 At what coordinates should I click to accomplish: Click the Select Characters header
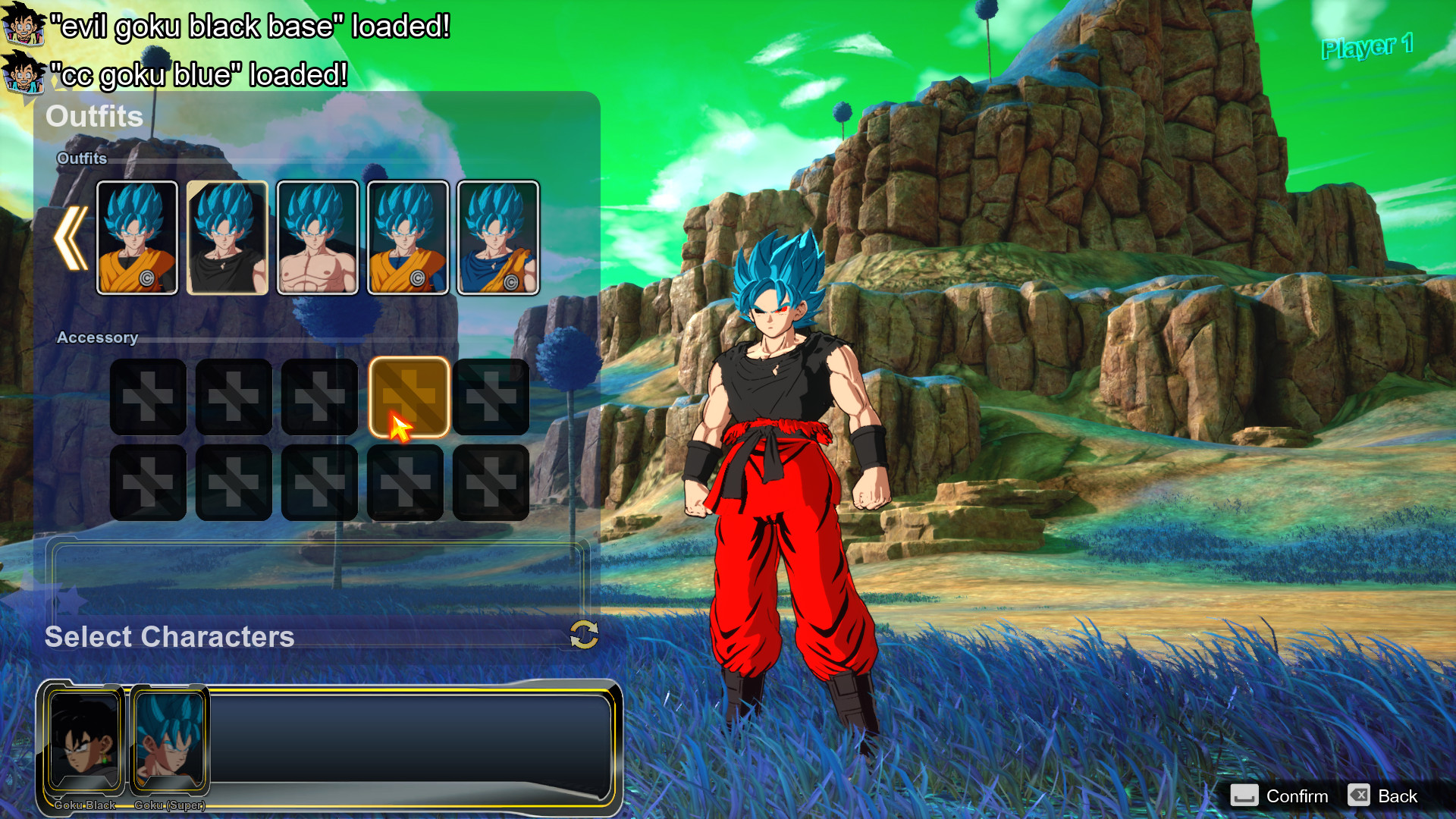pos(168,638)
